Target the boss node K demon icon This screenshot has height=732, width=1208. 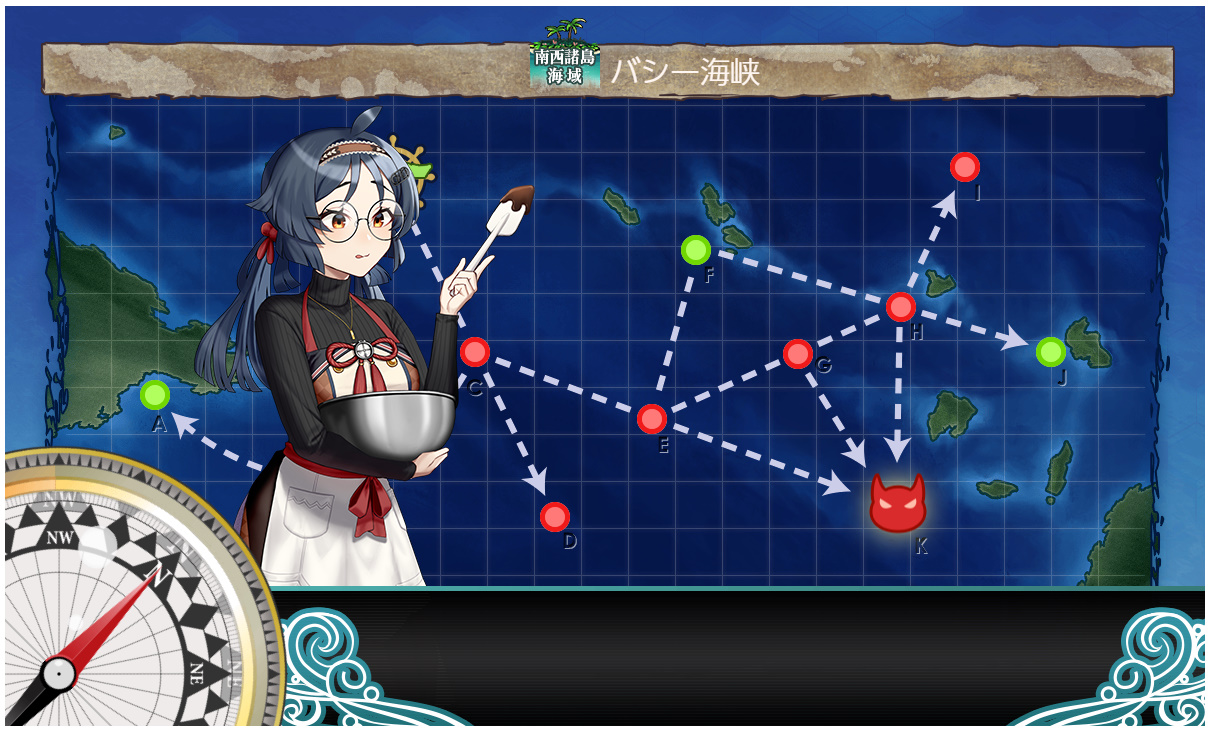tap(897, 503)
